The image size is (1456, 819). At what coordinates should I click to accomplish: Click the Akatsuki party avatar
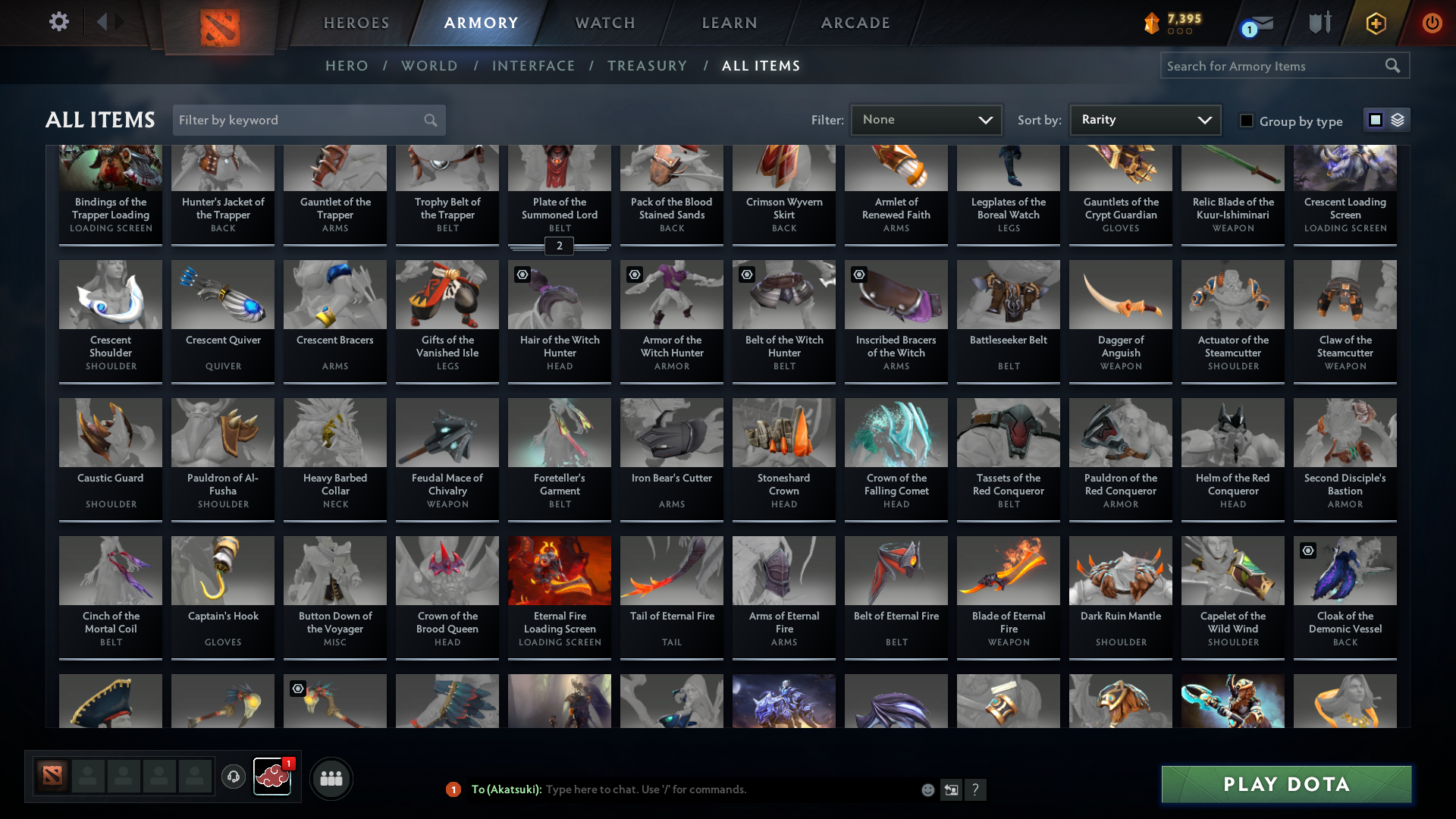272,777
